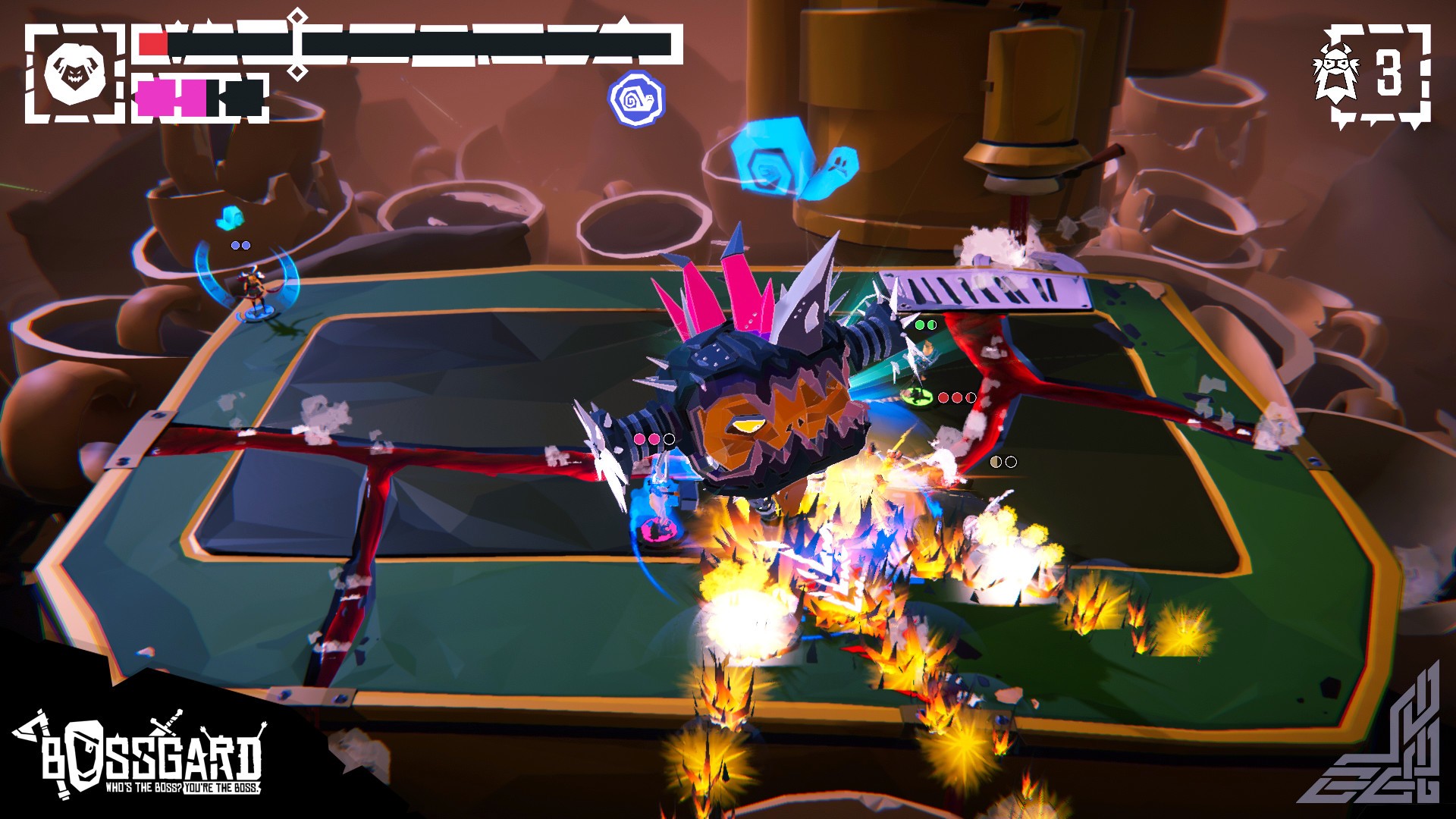Click the viking lives counter icon
This screenshot has width=1456, height=819.
pyautogui.click(x=1336, y=74)
